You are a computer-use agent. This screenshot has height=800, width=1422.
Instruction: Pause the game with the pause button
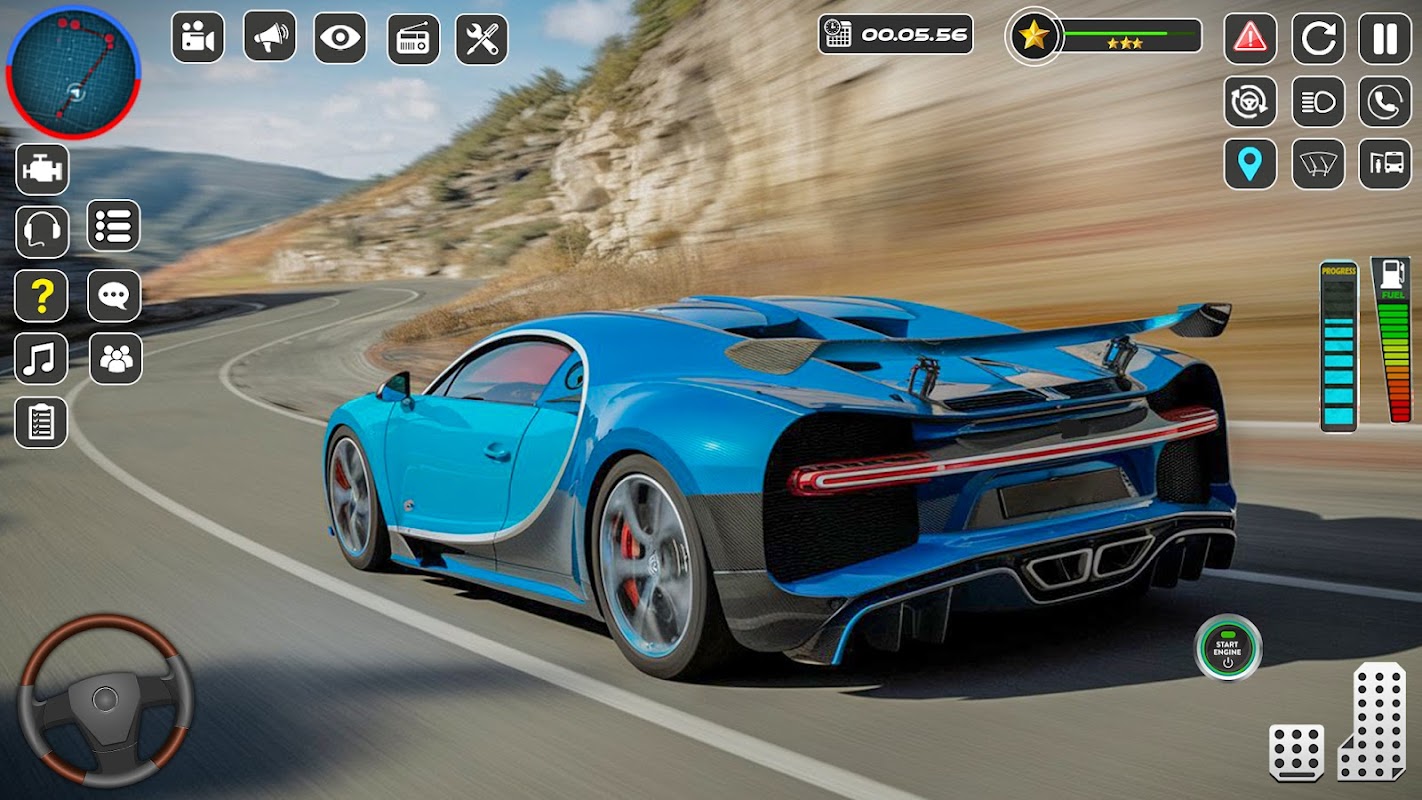1384,39
